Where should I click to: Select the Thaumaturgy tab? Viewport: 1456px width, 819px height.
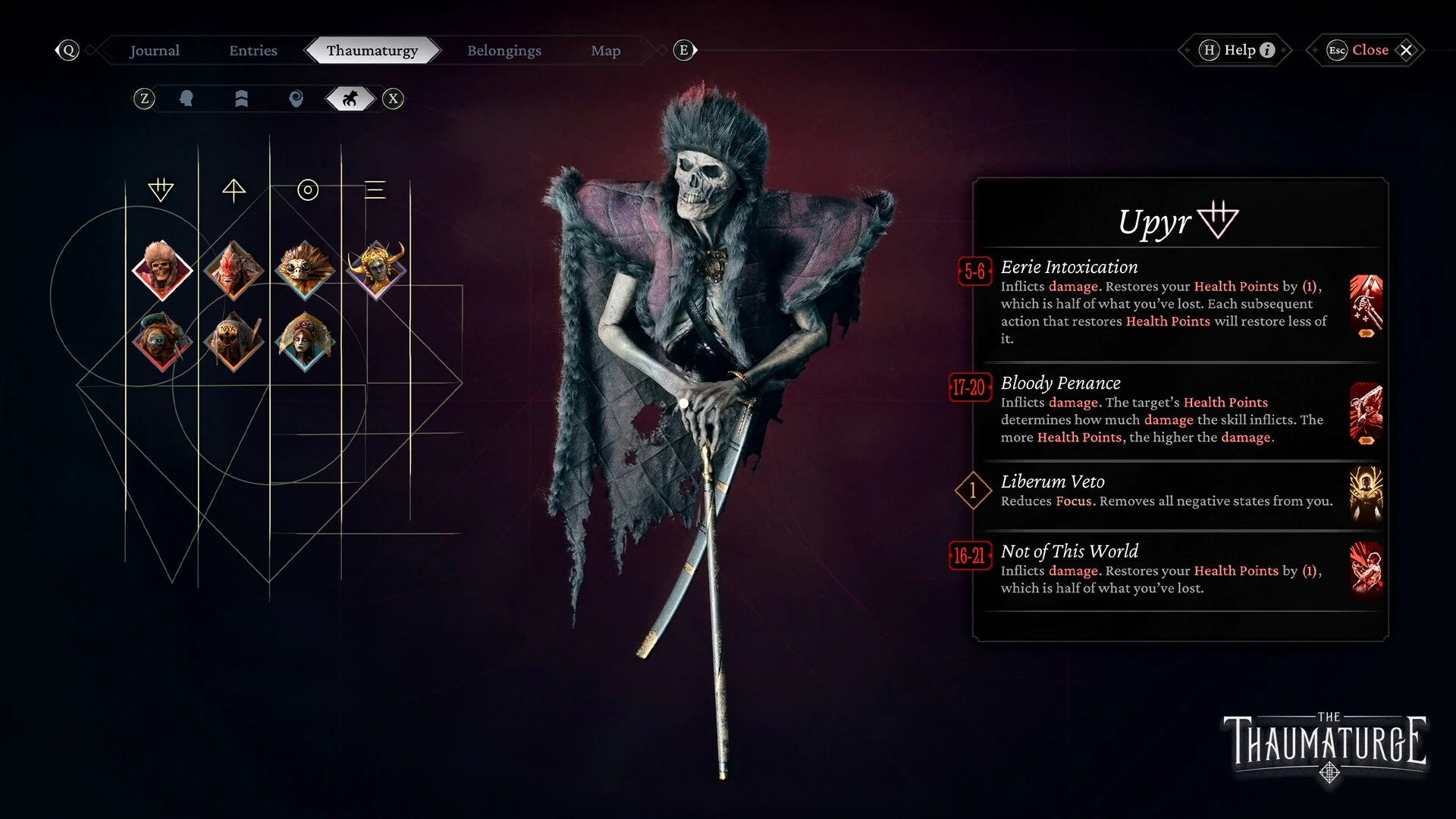tap(372, 51)
